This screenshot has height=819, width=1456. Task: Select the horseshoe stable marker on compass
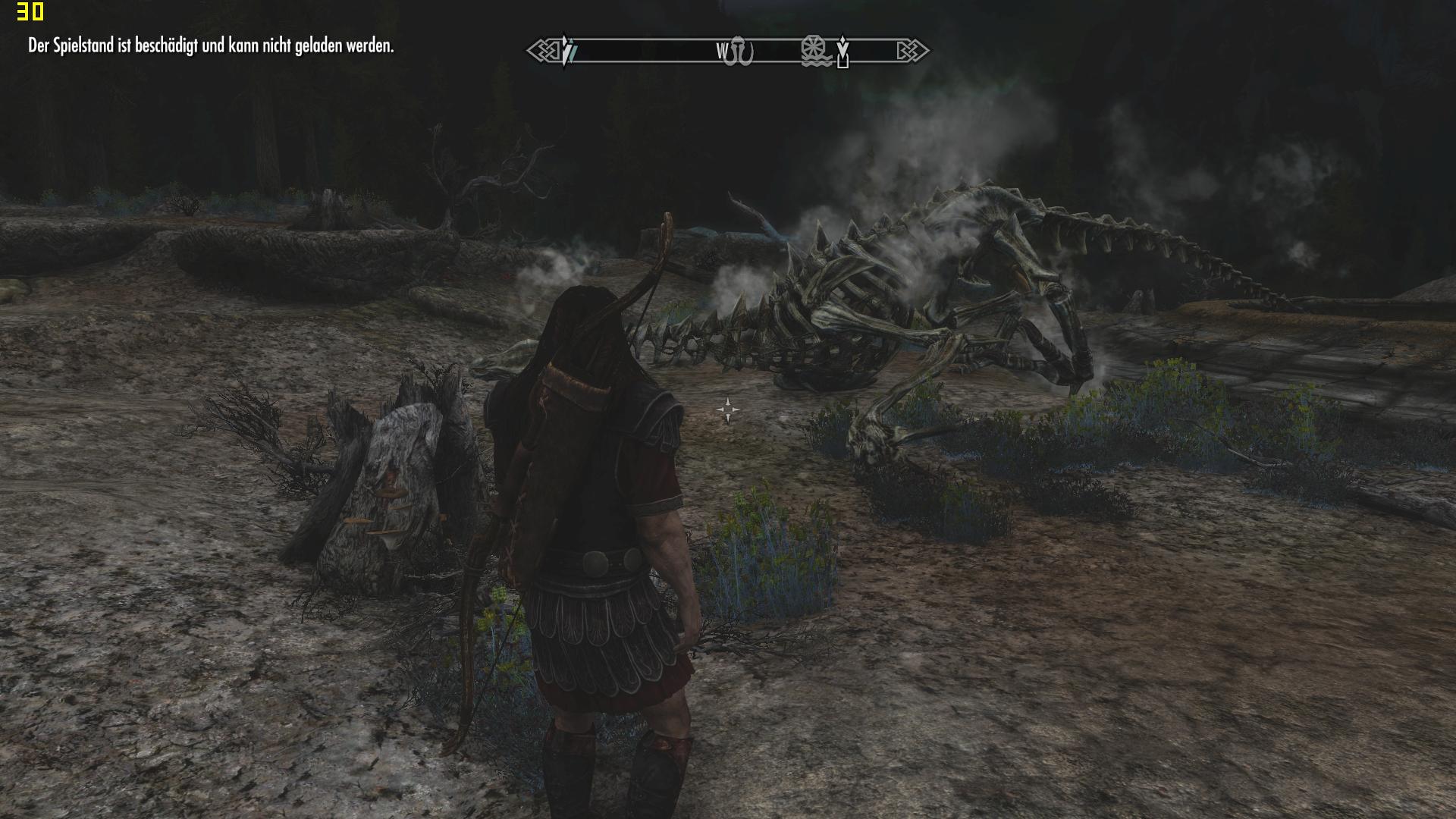point(739,52)
